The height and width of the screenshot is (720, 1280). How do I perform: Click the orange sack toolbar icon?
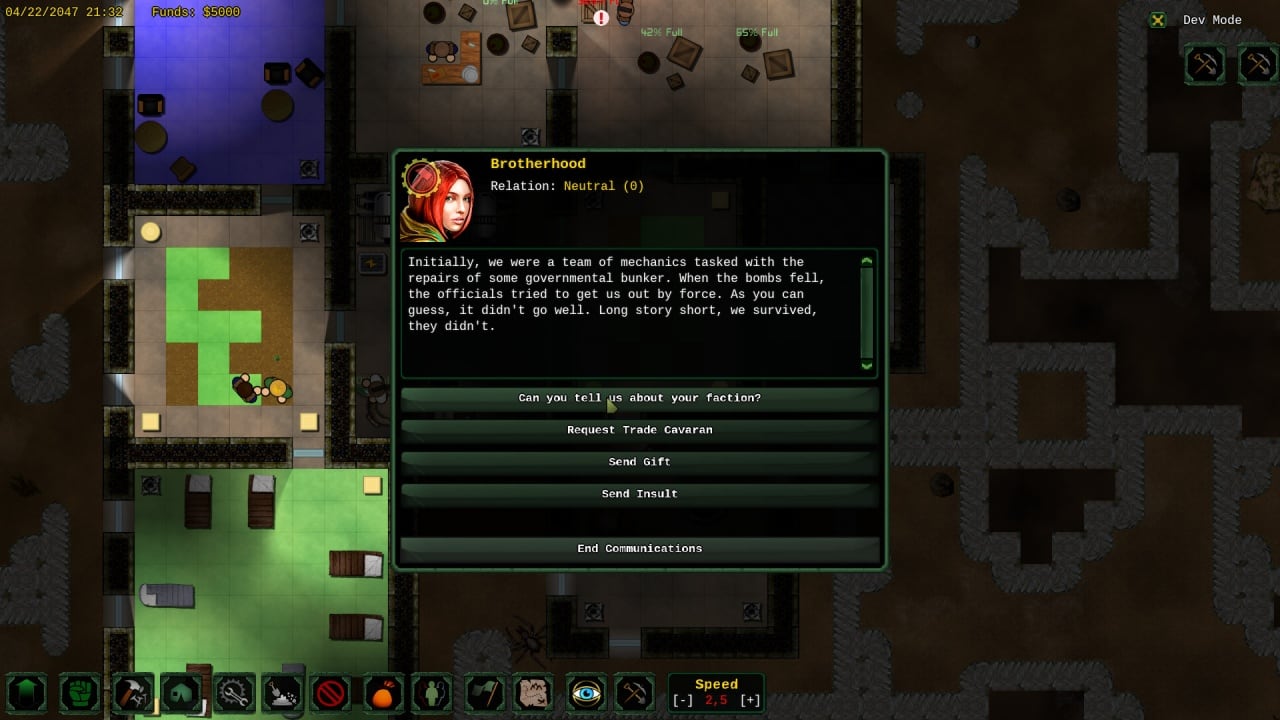[x=384, y=693]
